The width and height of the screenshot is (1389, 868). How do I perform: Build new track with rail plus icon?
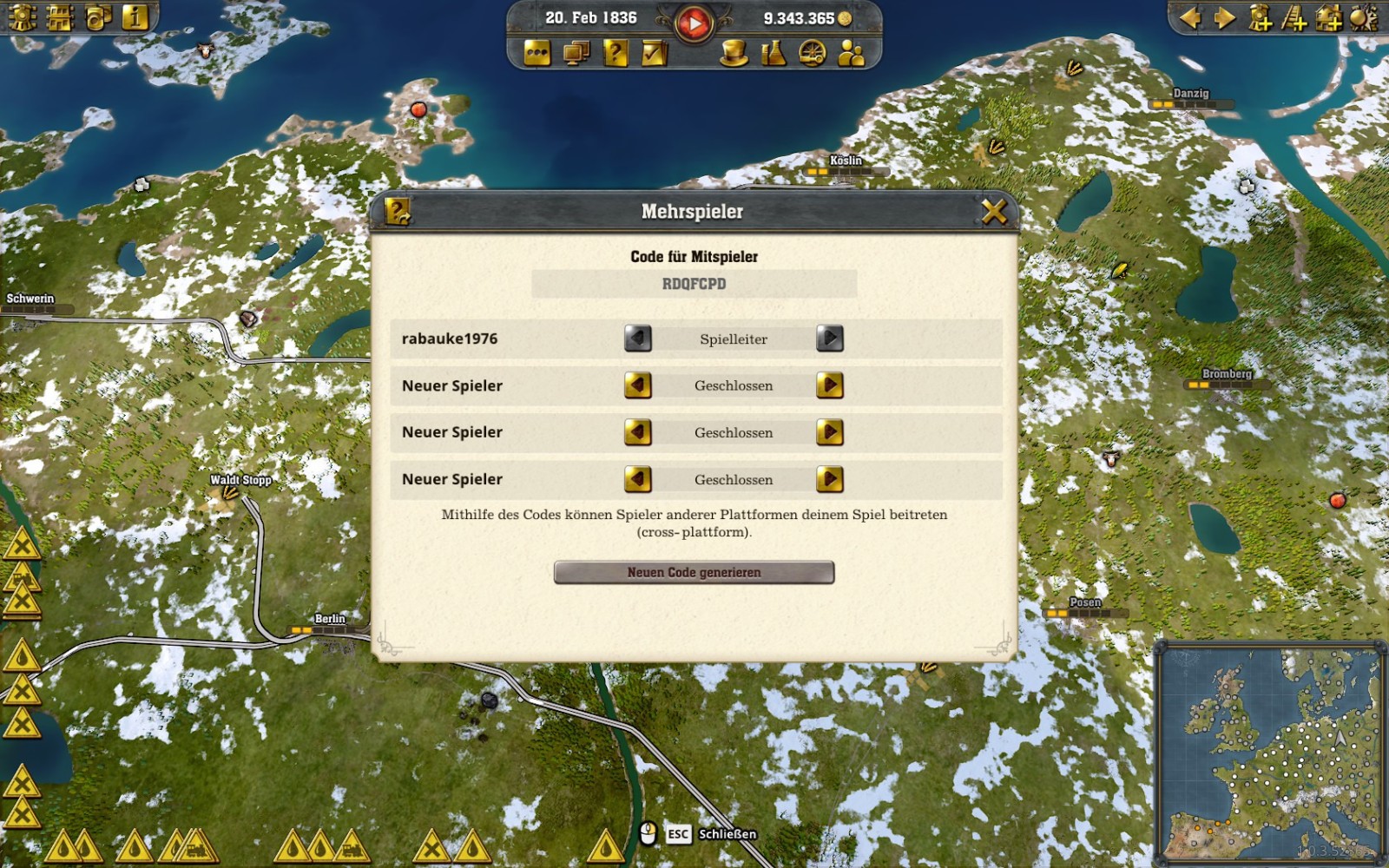coord(1294,18)
